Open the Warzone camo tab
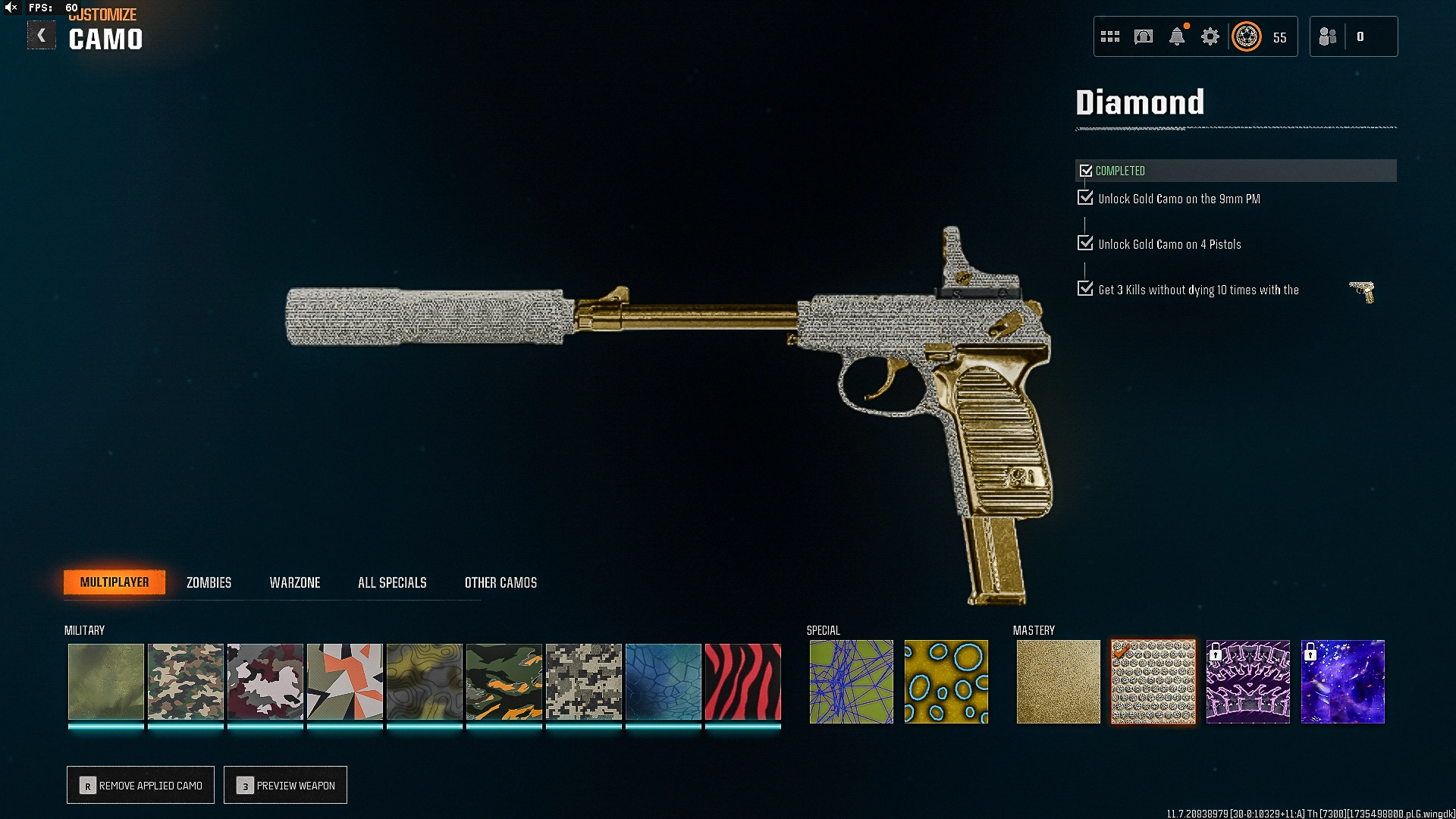Viewport: 1456px width, 819px height. (295, 582)
